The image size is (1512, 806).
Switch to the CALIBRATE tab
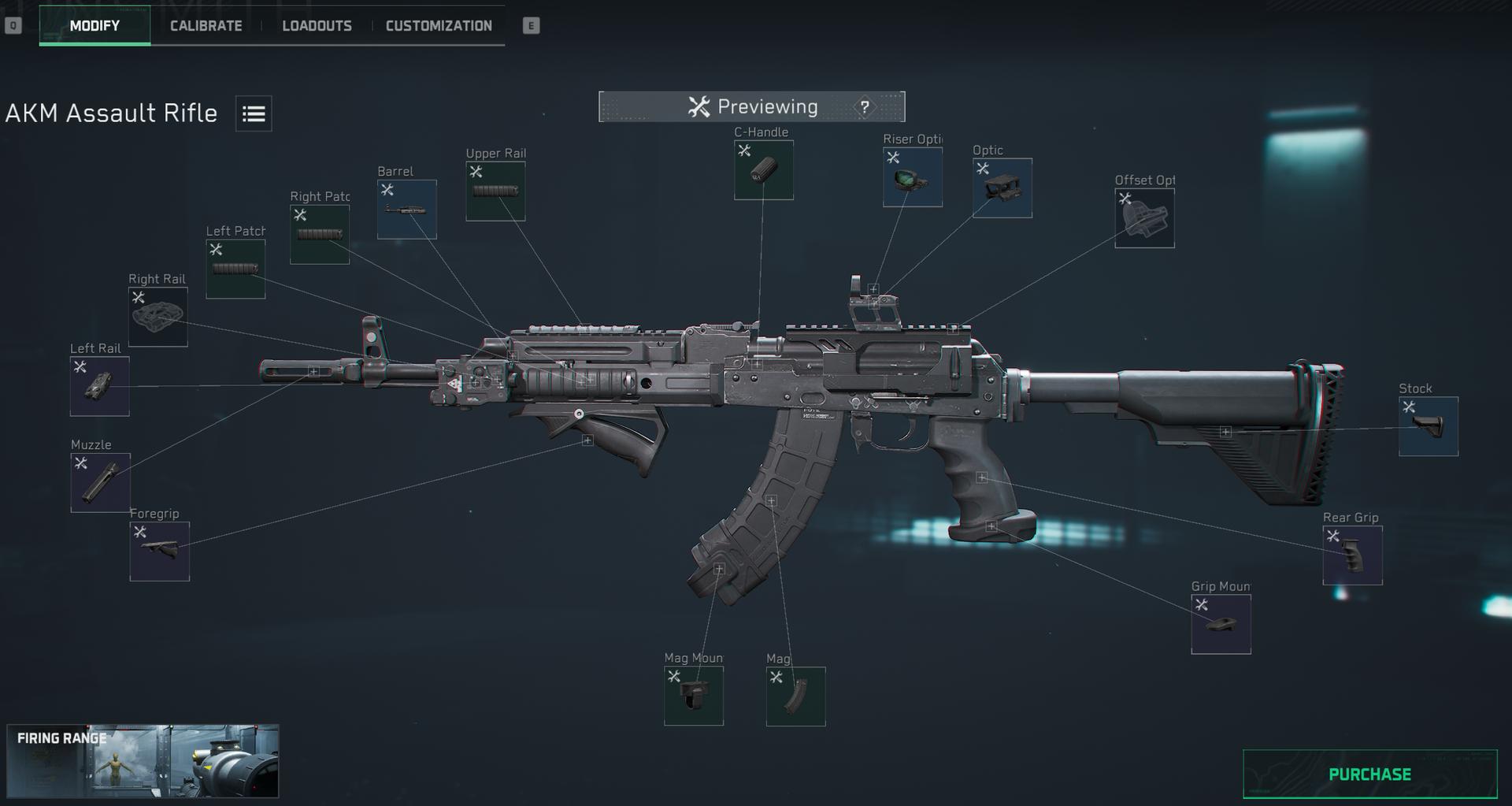(x=205, y=25)
